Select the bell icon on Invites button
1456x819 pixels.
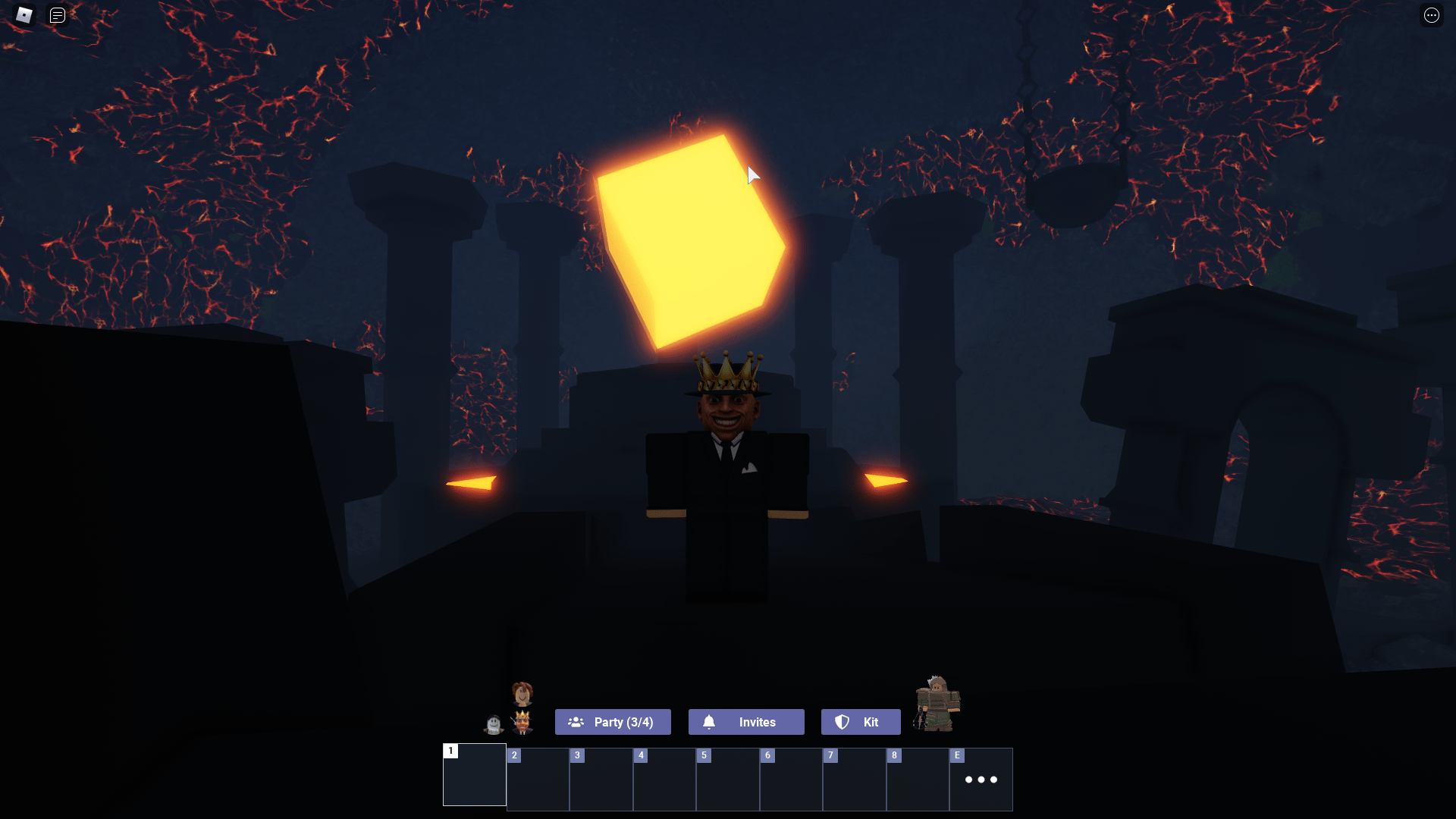click(x=710, y=722)
